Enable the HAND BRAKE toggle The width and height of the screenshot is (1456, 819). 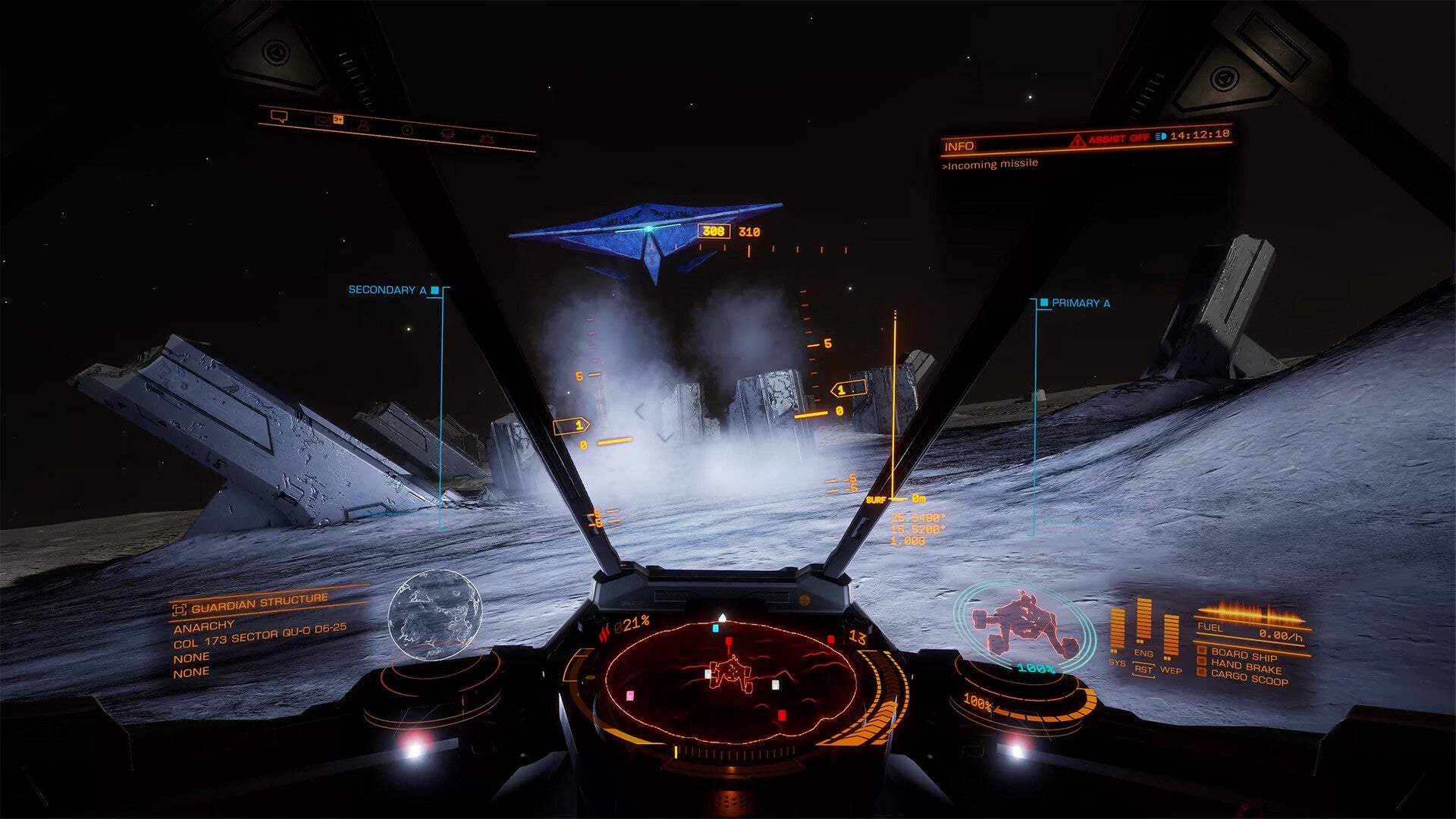tap(1201, 661)
